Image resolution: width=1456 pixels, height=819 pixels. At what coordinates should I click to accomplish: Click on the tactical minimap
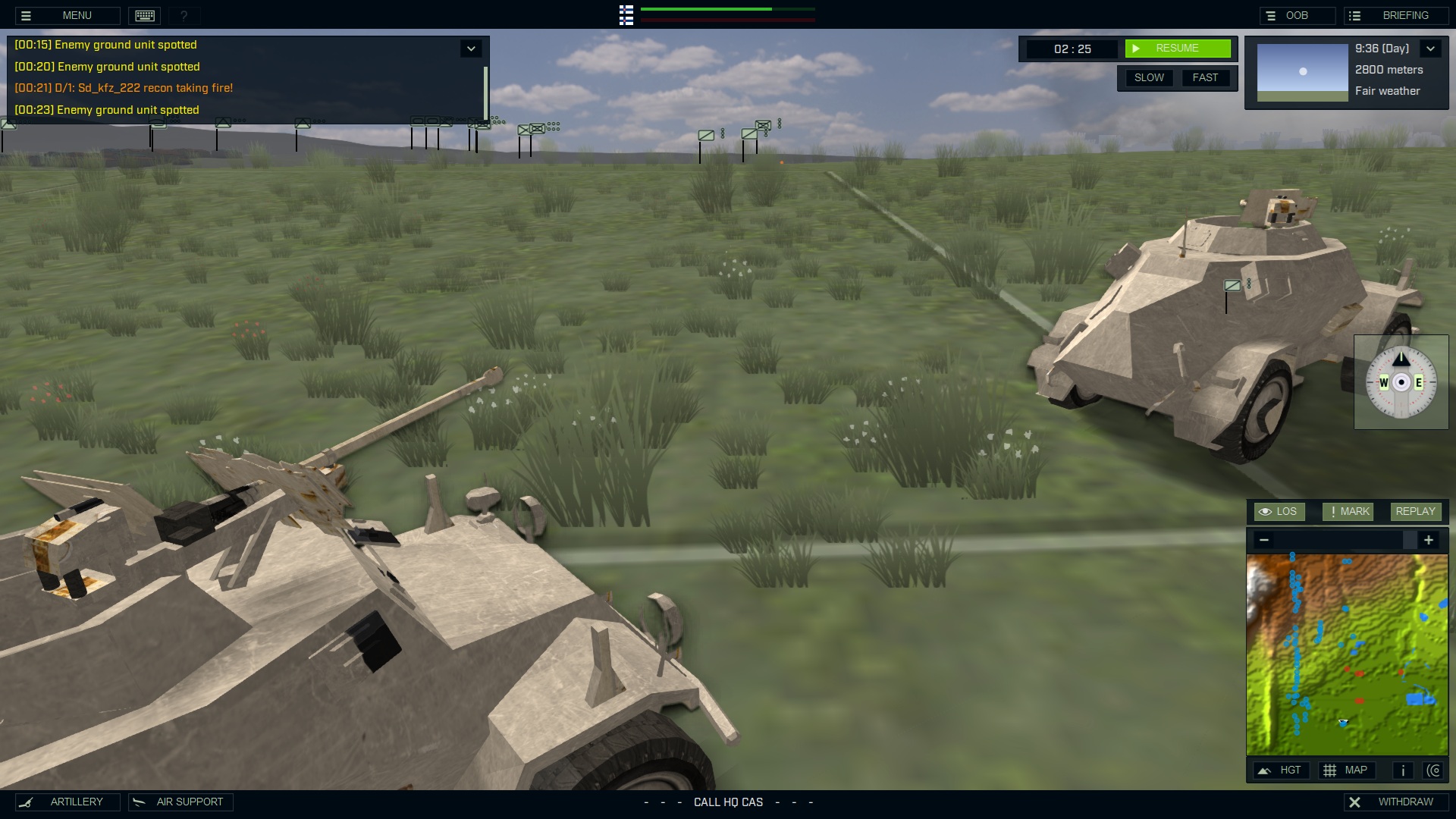(x=1347, y=654)
